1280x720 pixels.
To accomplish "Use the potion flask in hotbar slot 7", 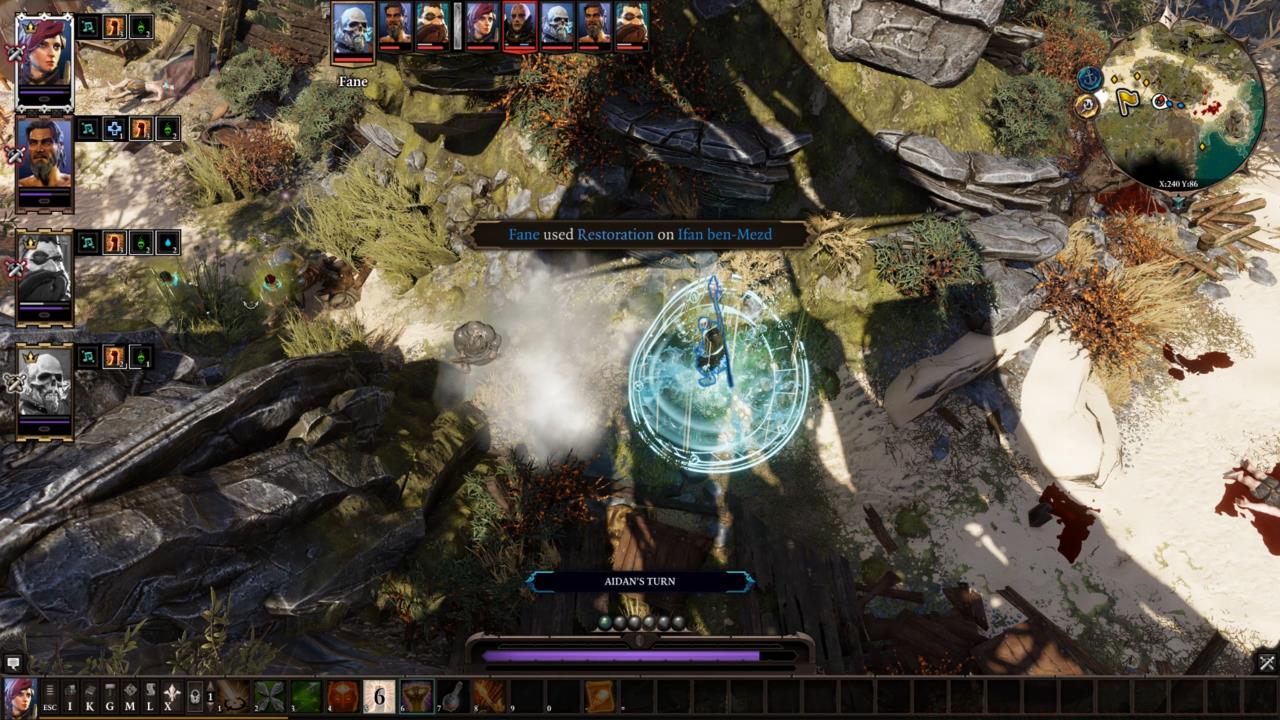I will pos(452,695).
